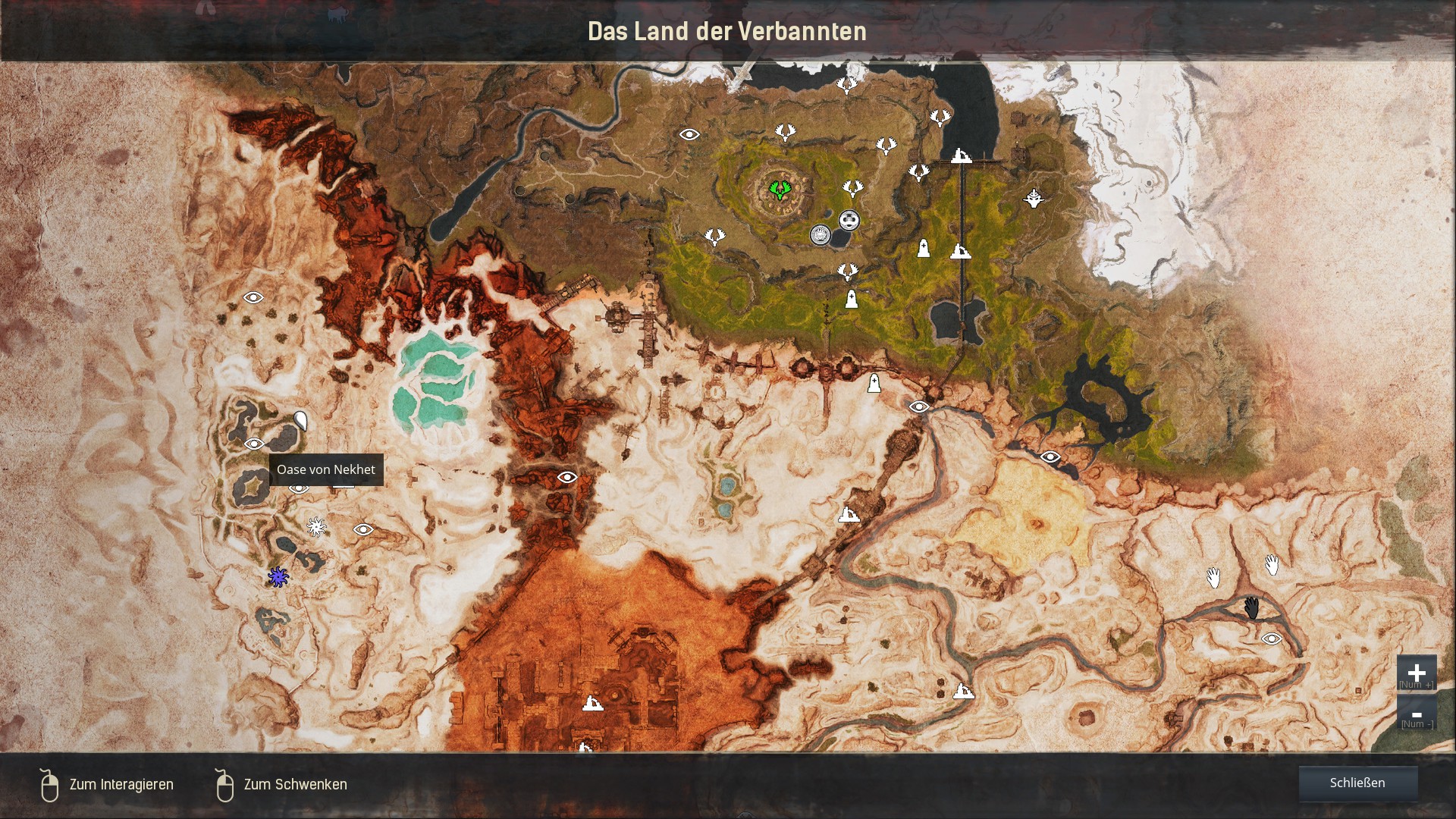Viewport: 1456px width, 819px height.
Task: Click the white sun-shaped map marker
Action: coord(316,526)
